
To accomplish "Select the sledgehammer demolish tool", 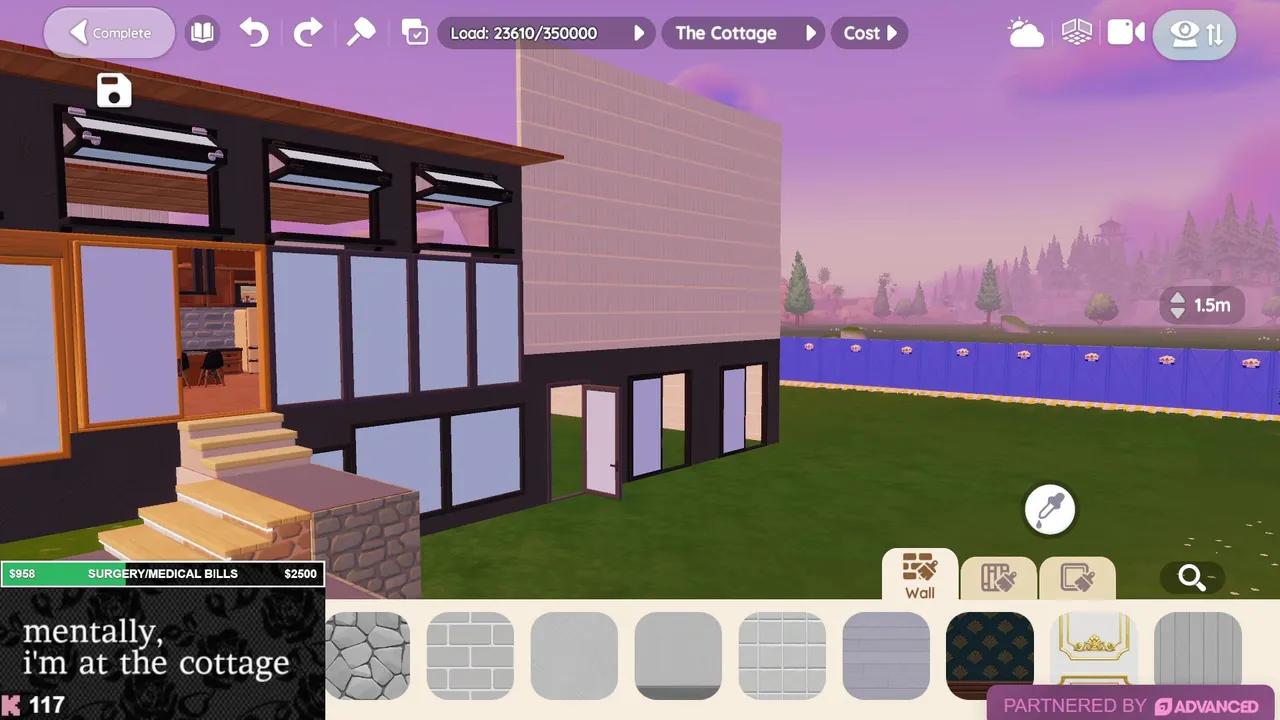I will 361,32.
